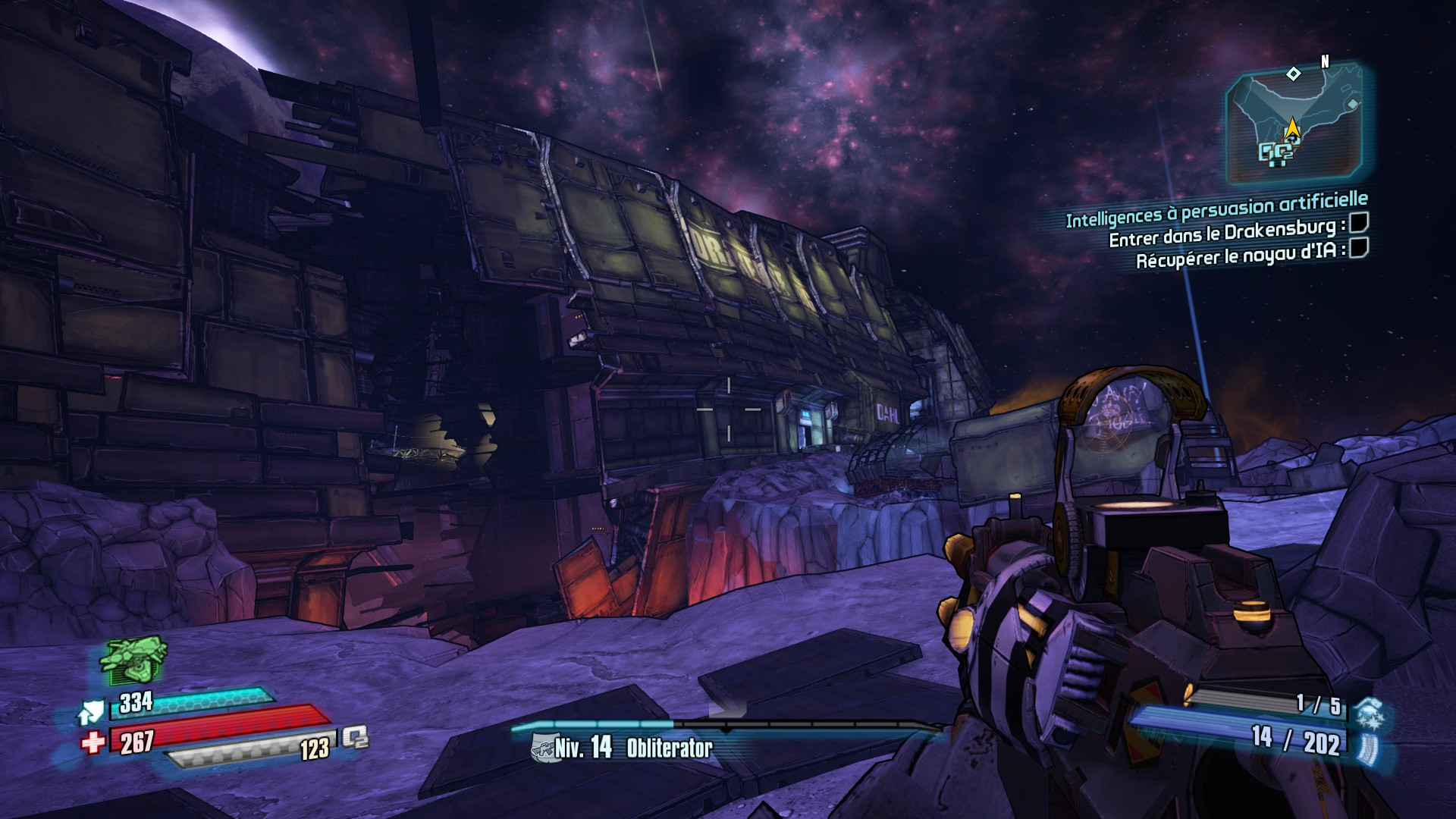1456x819 pixels.
Task: Click the Obliterator weapon level icon
Action: 541,749
